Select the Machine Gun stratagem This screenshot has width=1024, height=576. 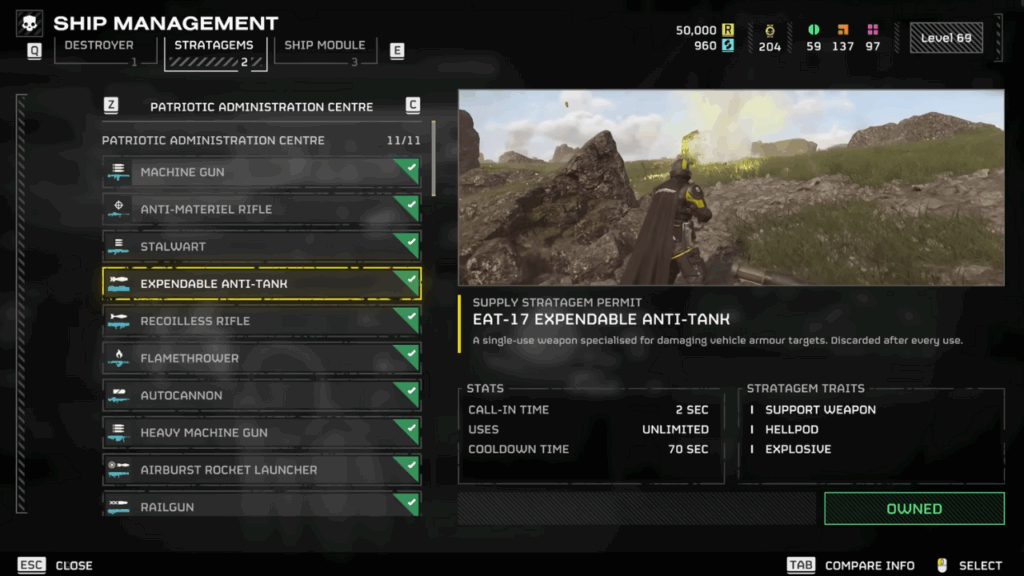point(261,172)
